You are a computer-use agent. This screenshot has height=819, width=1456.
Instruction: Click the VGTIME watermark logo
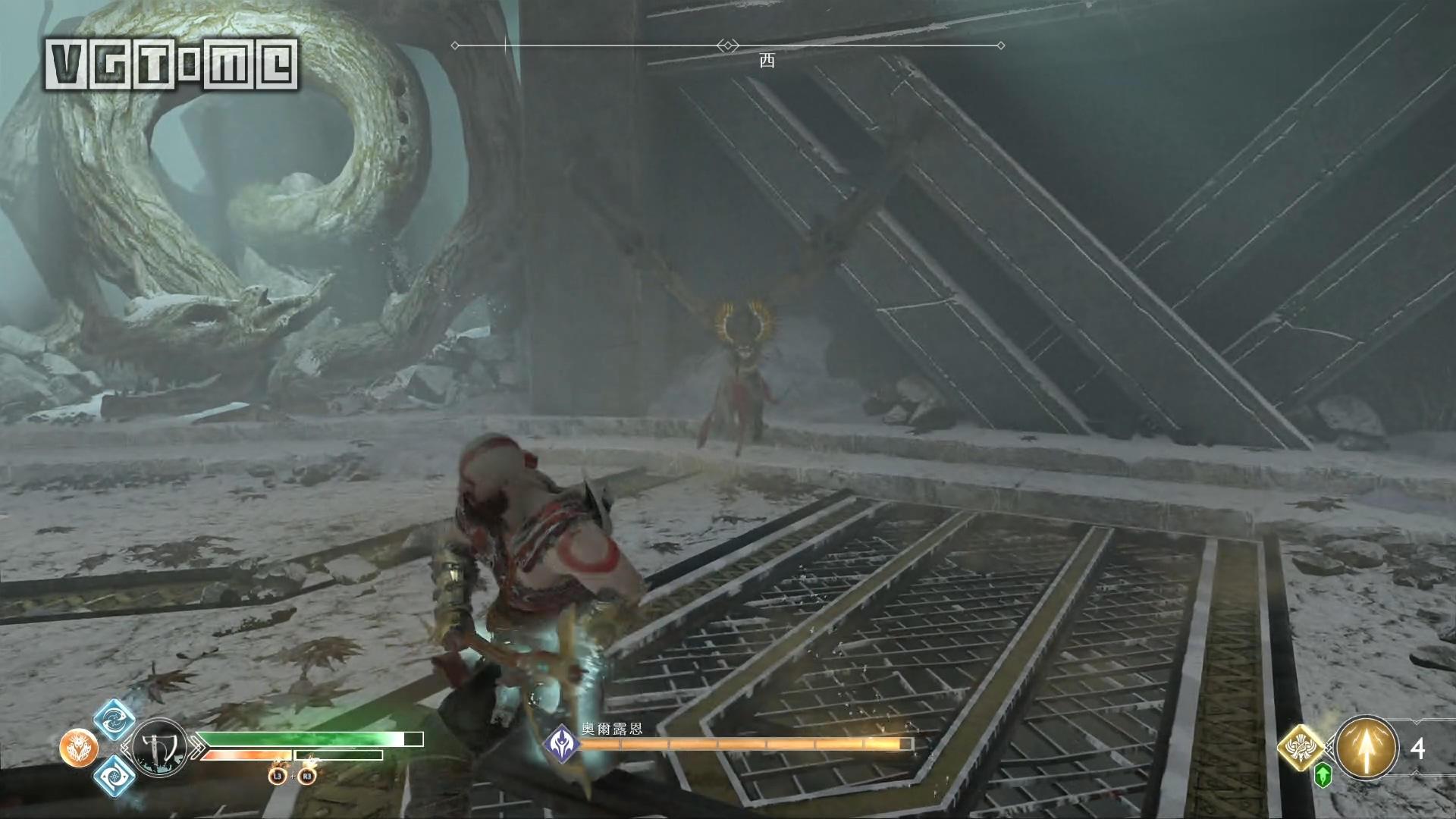(x=171, y=64)
